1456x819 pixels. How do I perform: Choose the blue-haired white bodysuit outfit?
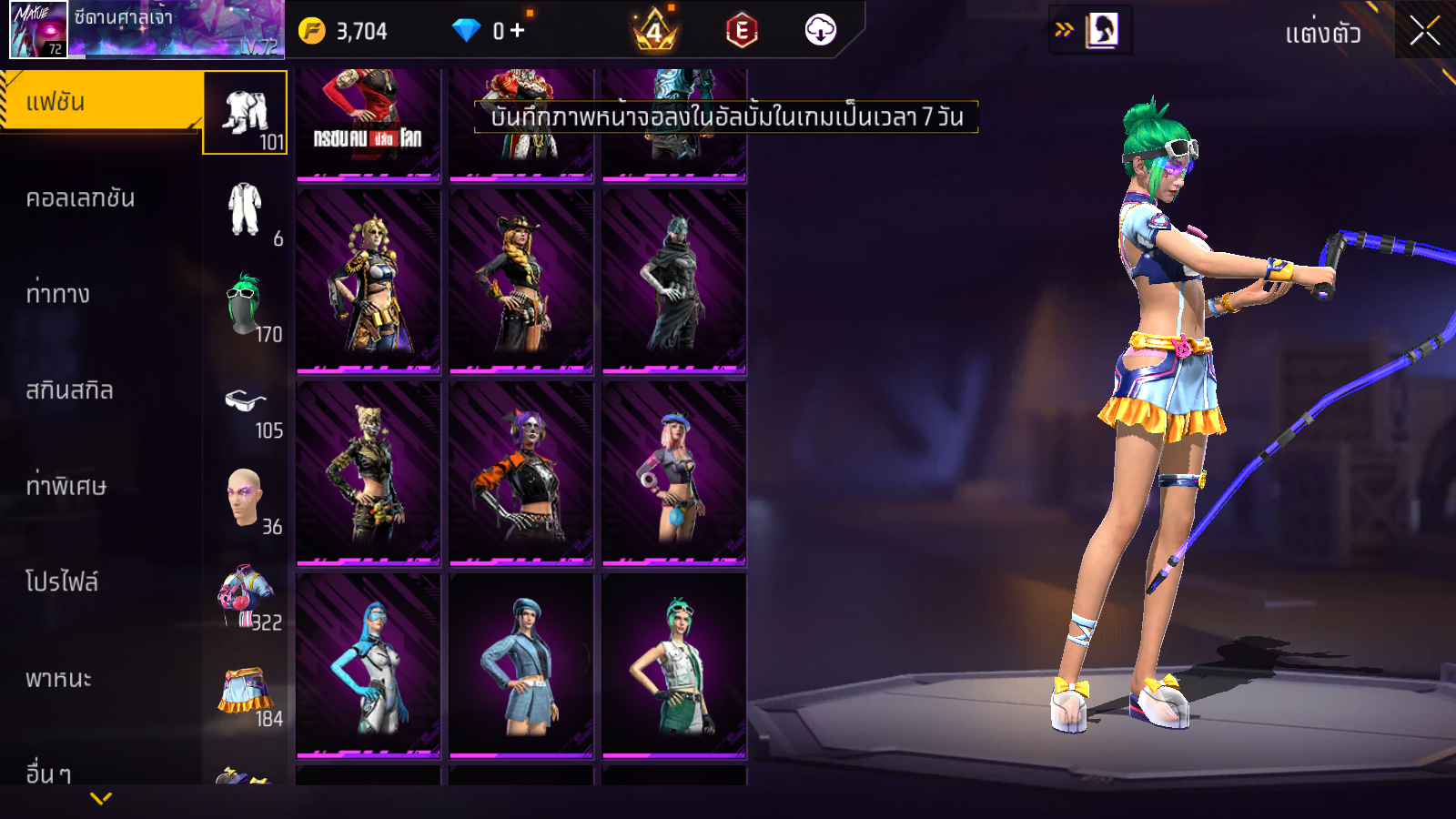tap(369, 665)
